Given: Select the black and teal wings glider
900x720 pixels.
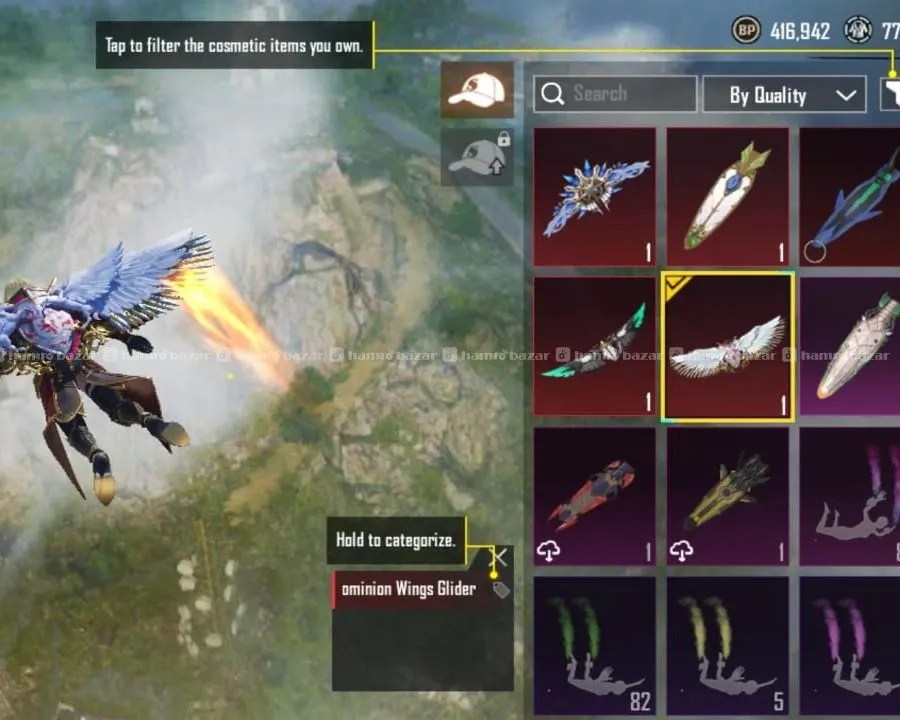Looking at the screenshot, I should 595,346.
